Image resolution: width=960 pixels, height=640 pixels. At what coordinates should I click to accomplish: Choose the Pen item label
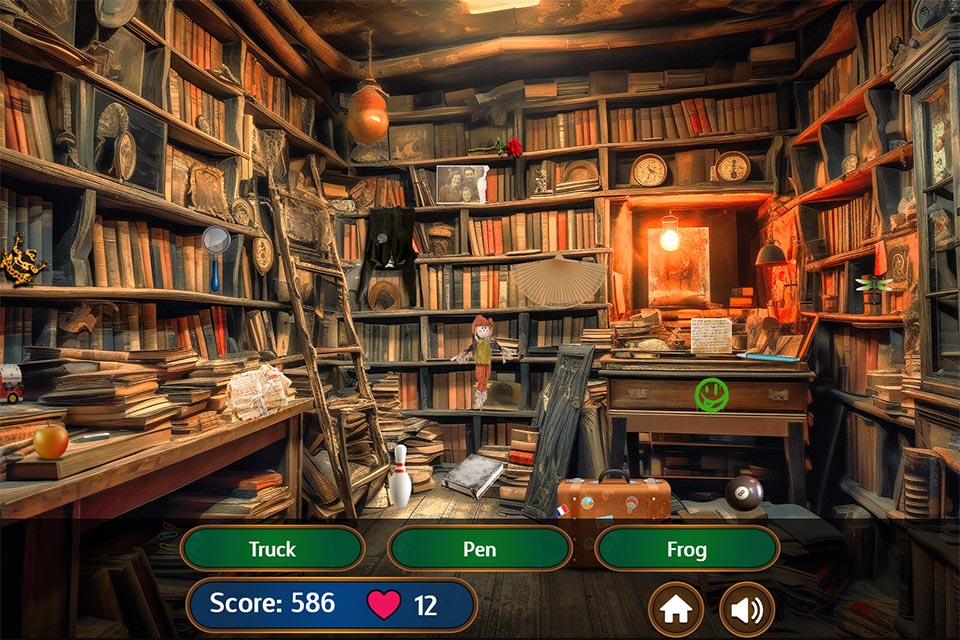[480, 549]
